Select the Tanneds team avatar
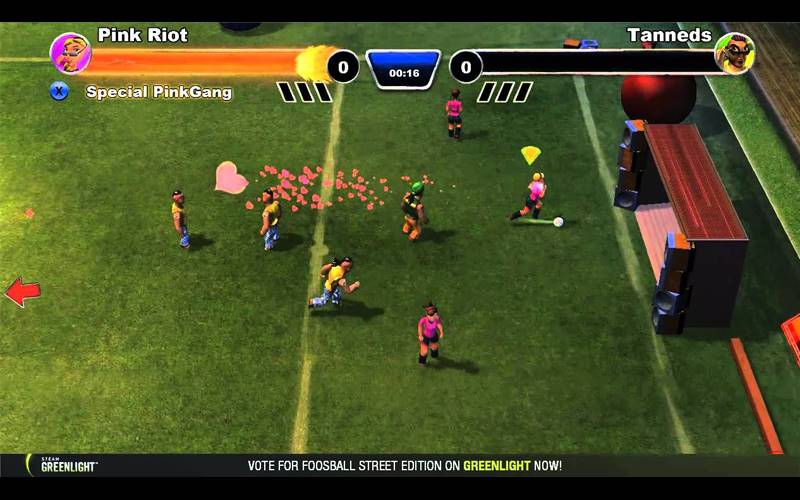The width and height of the screenshot is (800, 500). pos(734,53)
